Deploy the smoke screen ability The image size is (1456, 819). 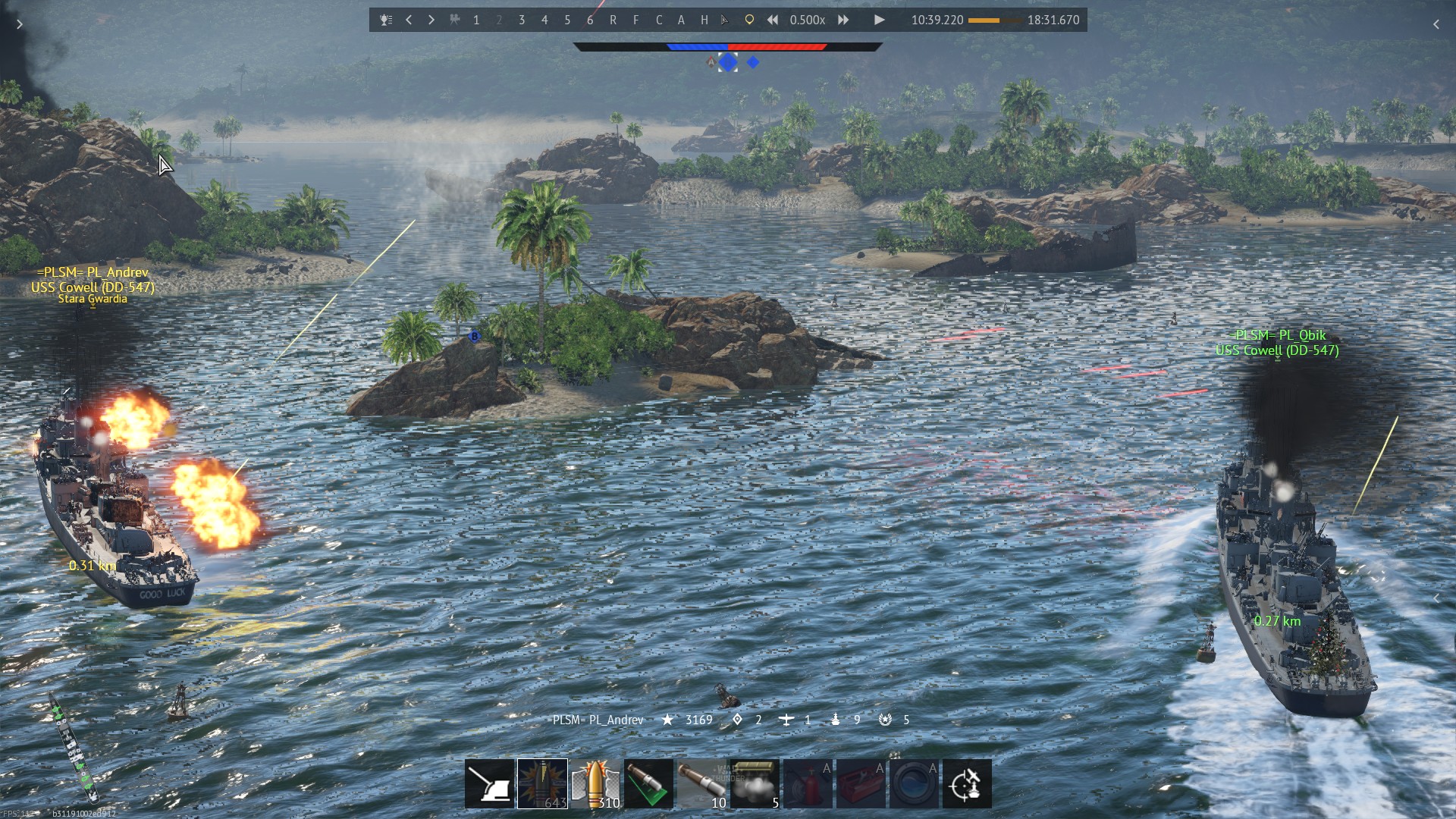755,783
